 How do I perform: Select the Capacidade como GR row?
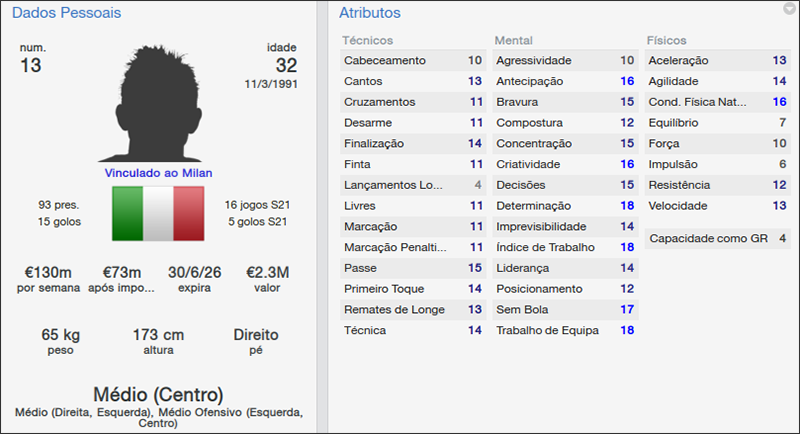pos(717,239)
